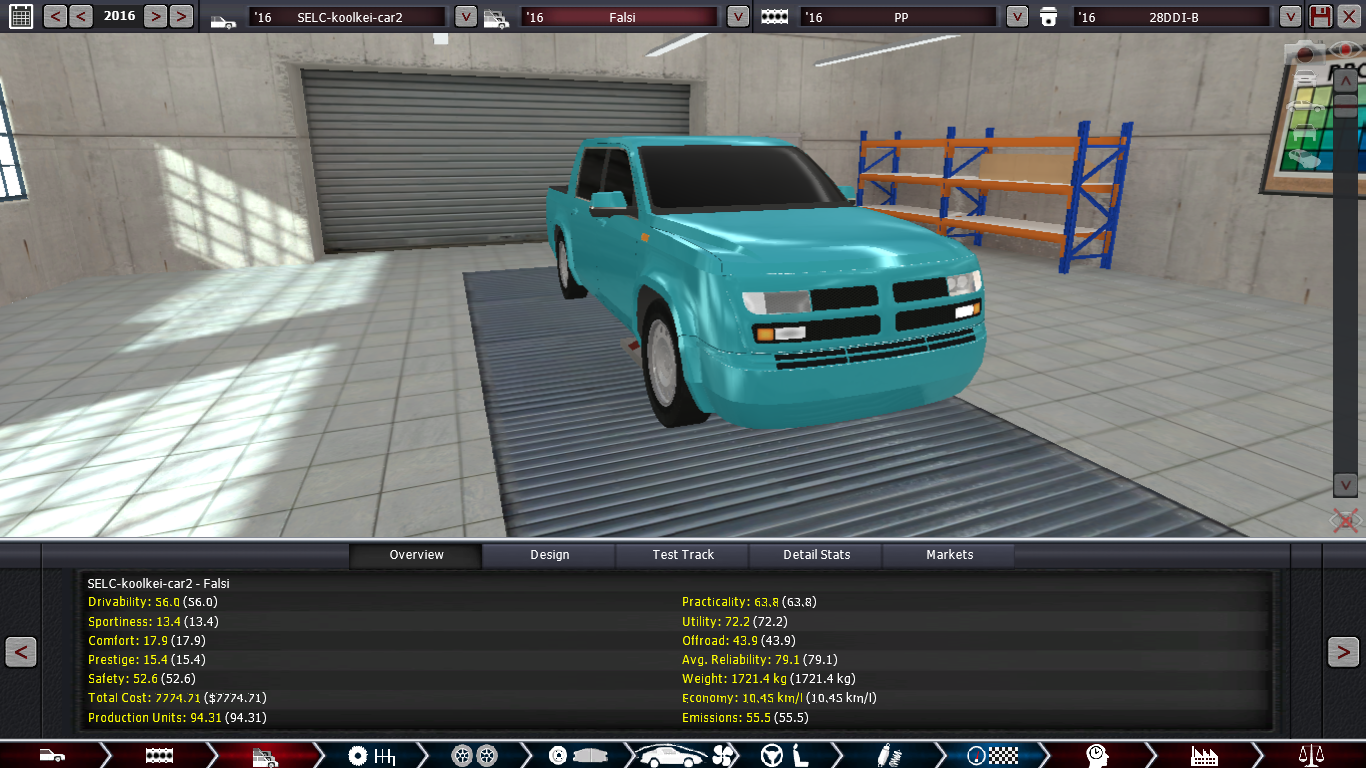Viewport: 1366px width, 768px height.
Task: Open the suspension spring section
Action: [x=885, y=755]
